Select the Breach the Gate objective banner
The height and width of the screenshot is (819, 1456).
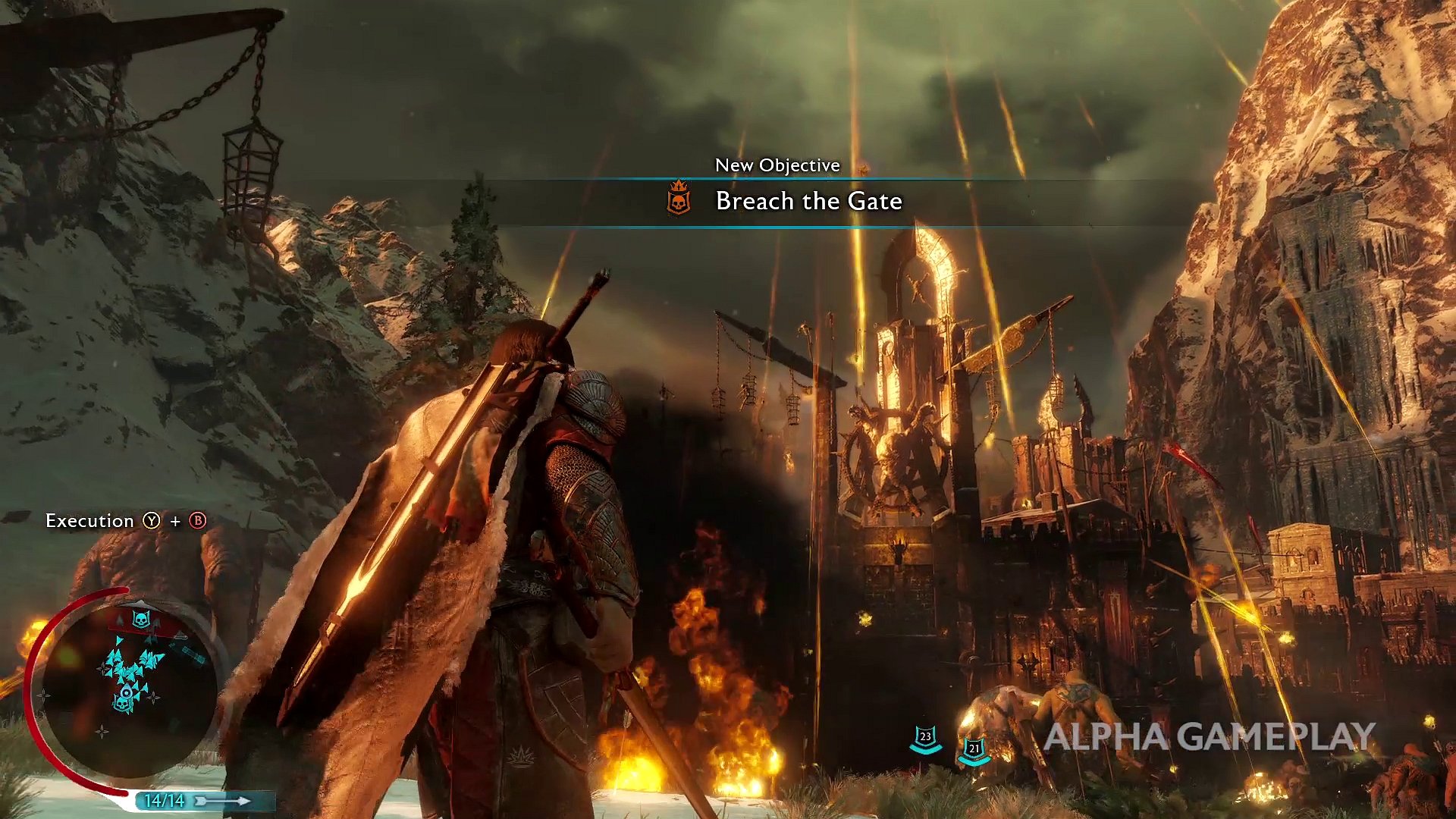coord(808,202)
